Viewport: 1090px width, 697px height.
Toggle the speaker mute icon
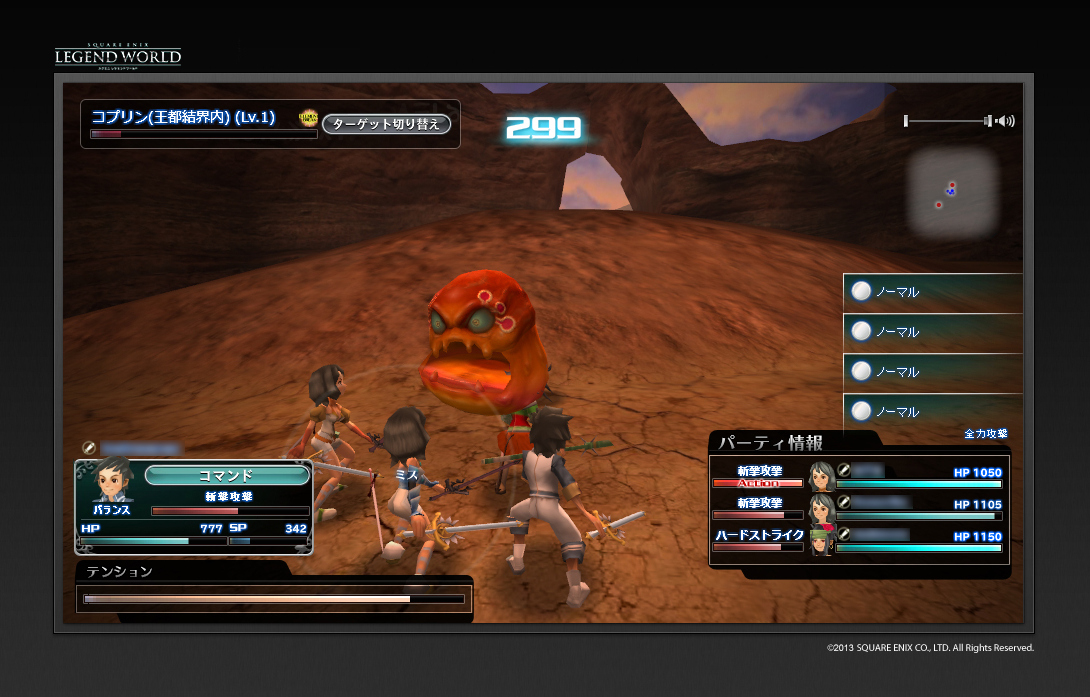(x=1005, y=121)
